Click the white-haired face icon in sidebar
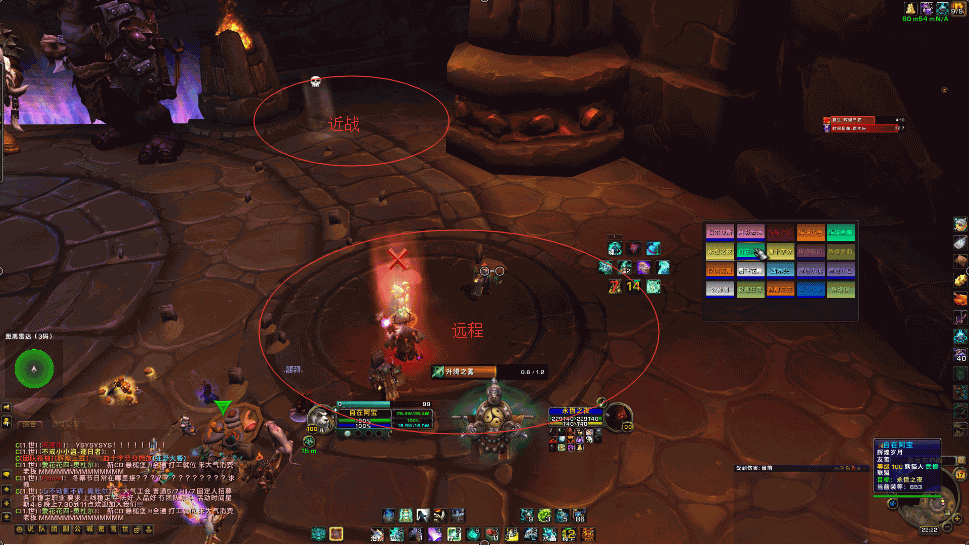This screenshot has height=545, width=969. (960, 223)
